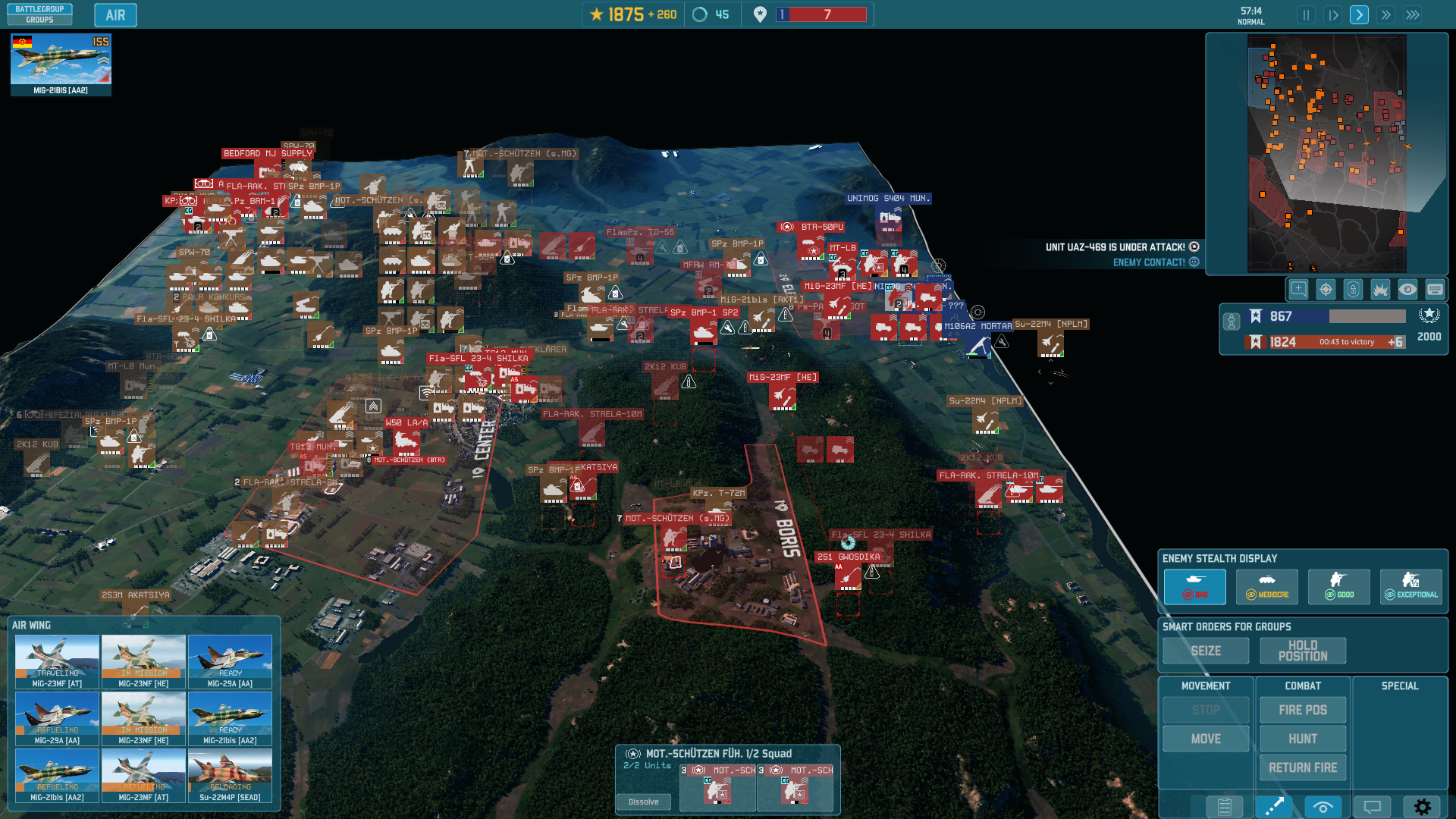Select the MiG-21bis [AA2] card costing 155
Viewport: 1456px width, 819px height.
[61, 64]
